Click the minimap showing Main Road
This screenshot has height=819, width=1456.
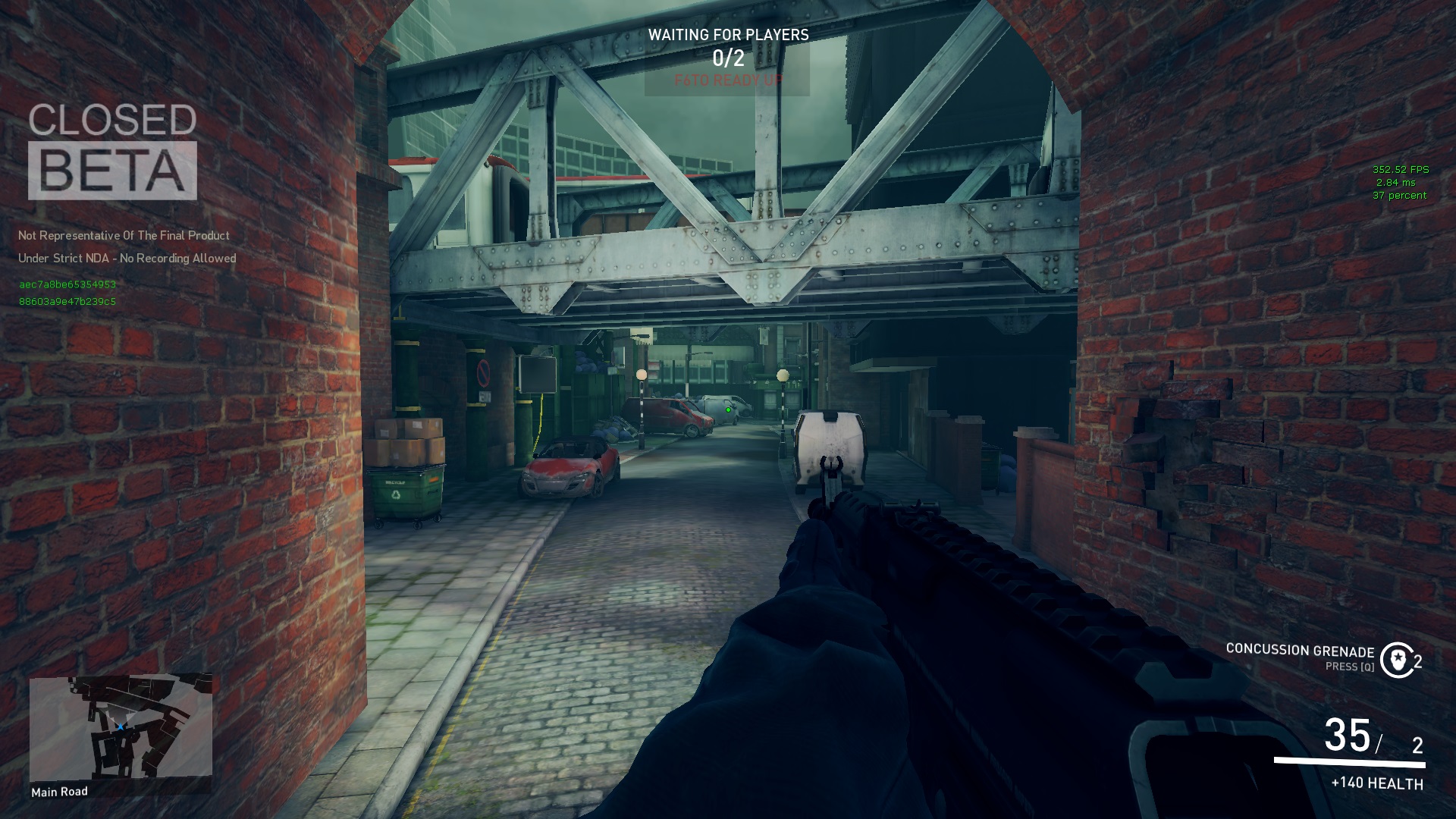point(121,726)
